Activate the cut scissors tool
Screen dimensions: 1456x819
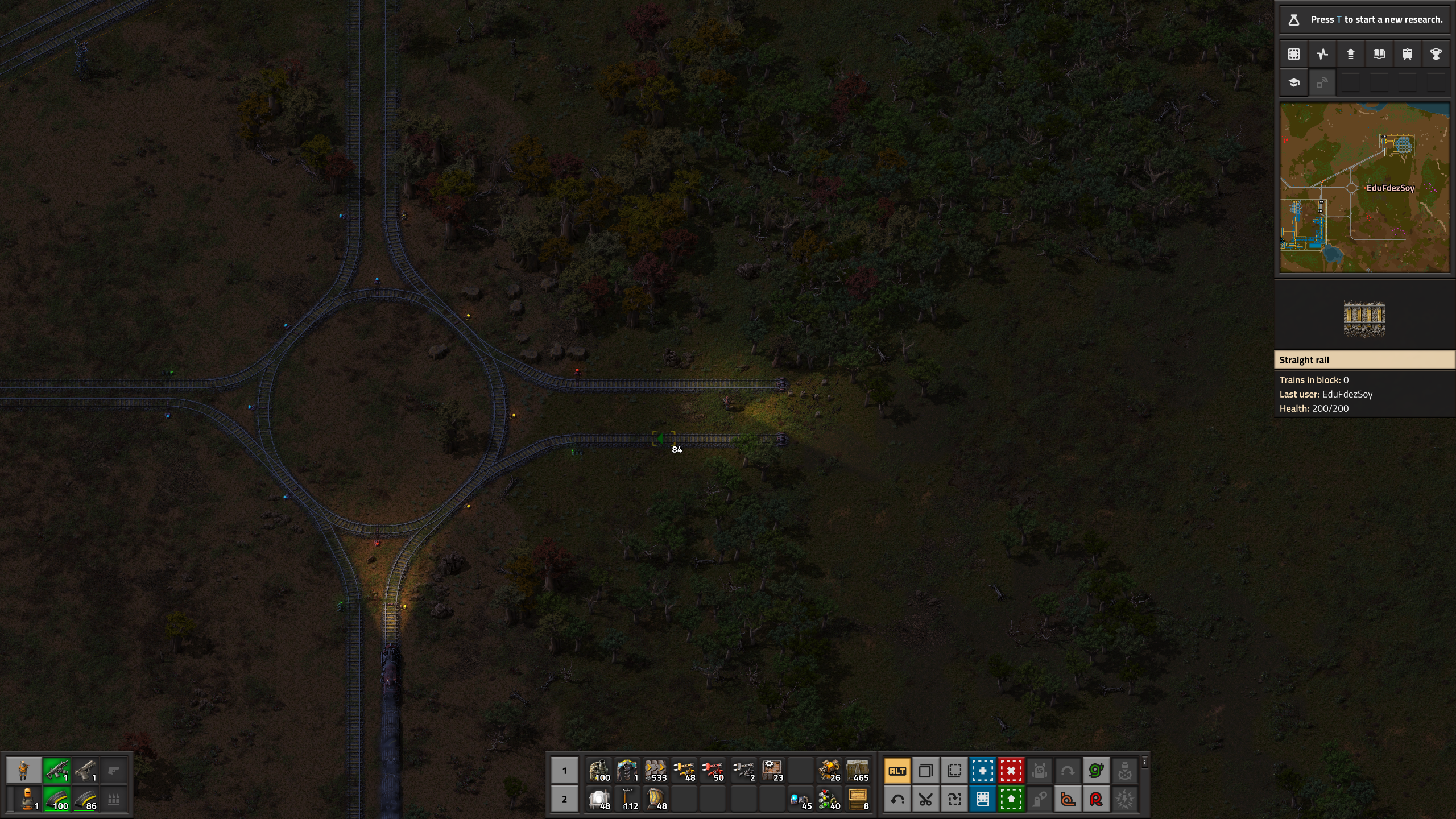point(926,799)
